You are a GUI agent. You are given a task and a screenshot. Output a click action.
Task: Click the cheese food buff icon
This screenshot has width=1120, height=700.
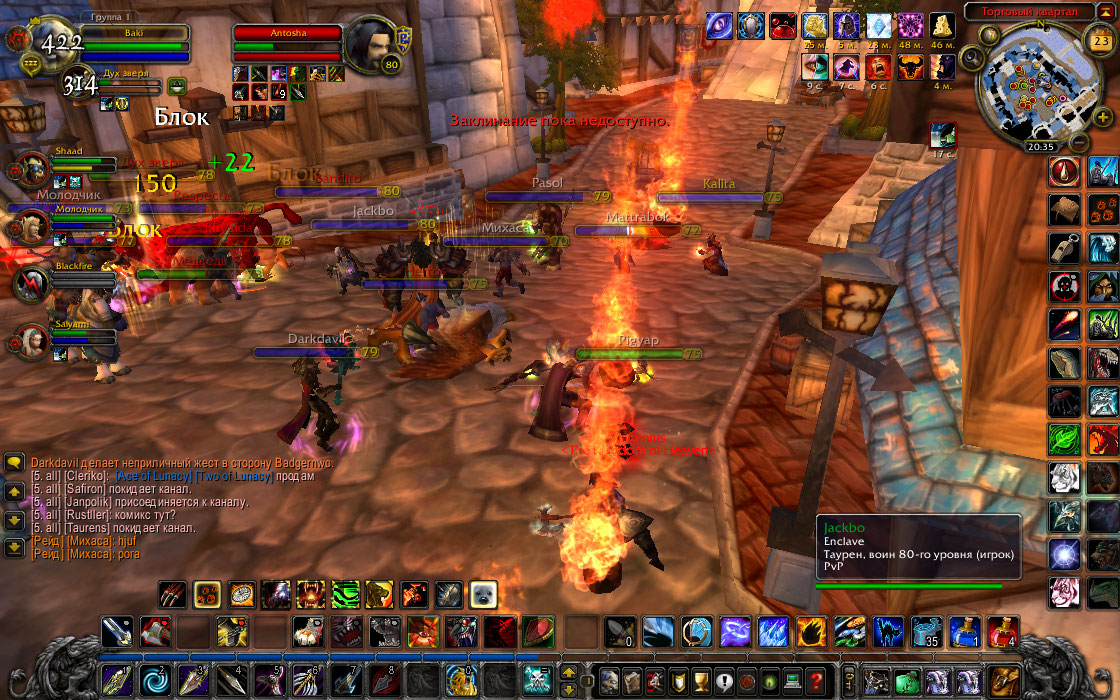(x=942, y=26)
